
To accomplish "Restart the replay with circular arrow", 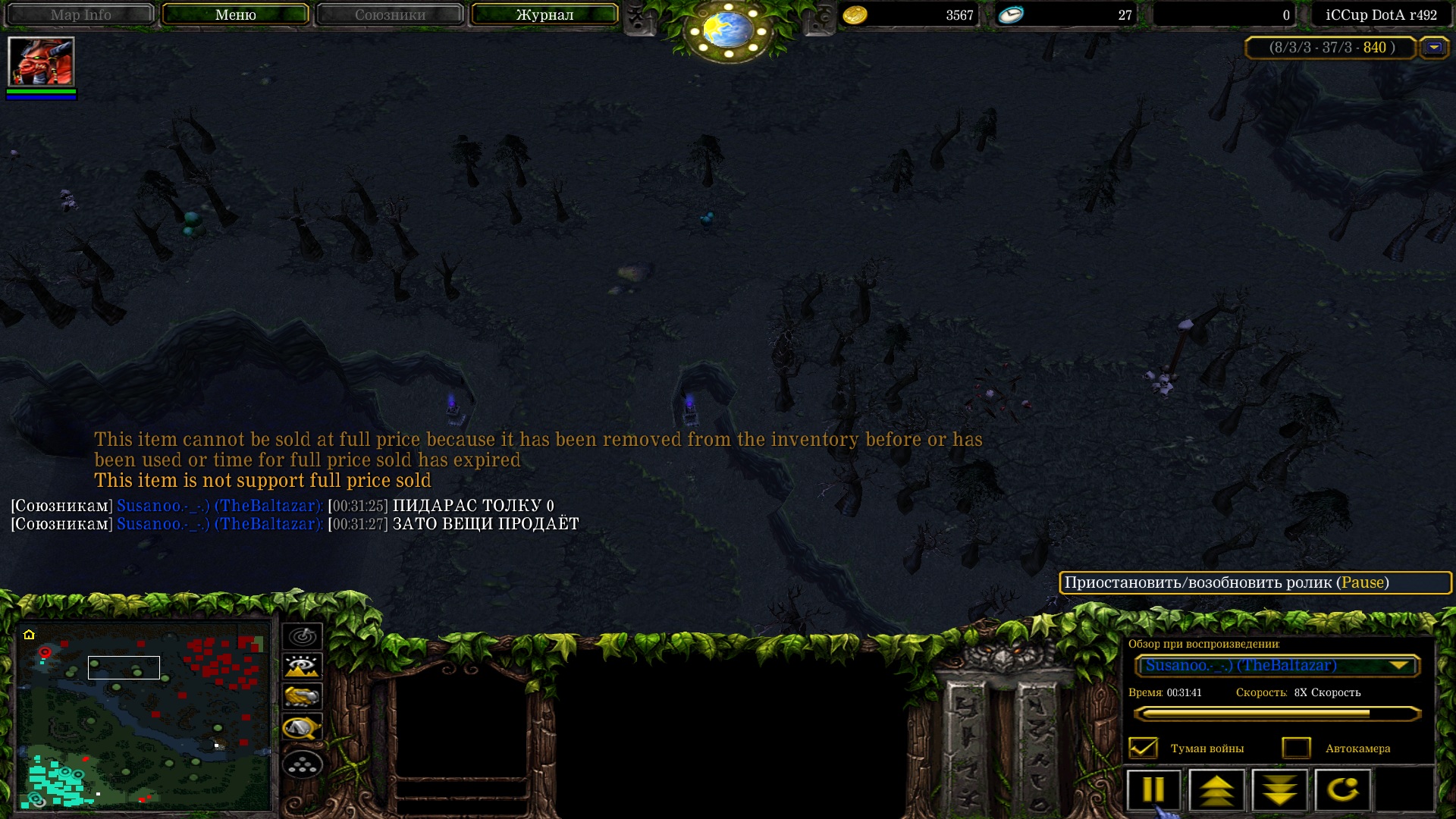I will 1342,789.
